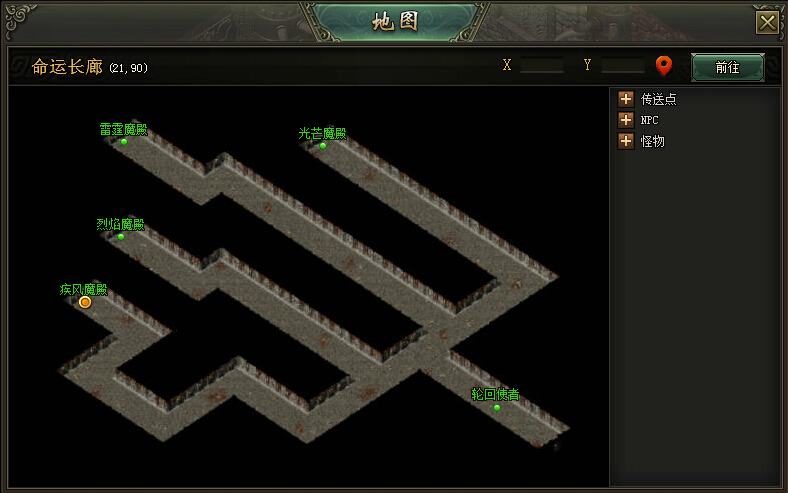Select the 雷霆魔殿 map marker
The image size is (788, 493).
124,142
